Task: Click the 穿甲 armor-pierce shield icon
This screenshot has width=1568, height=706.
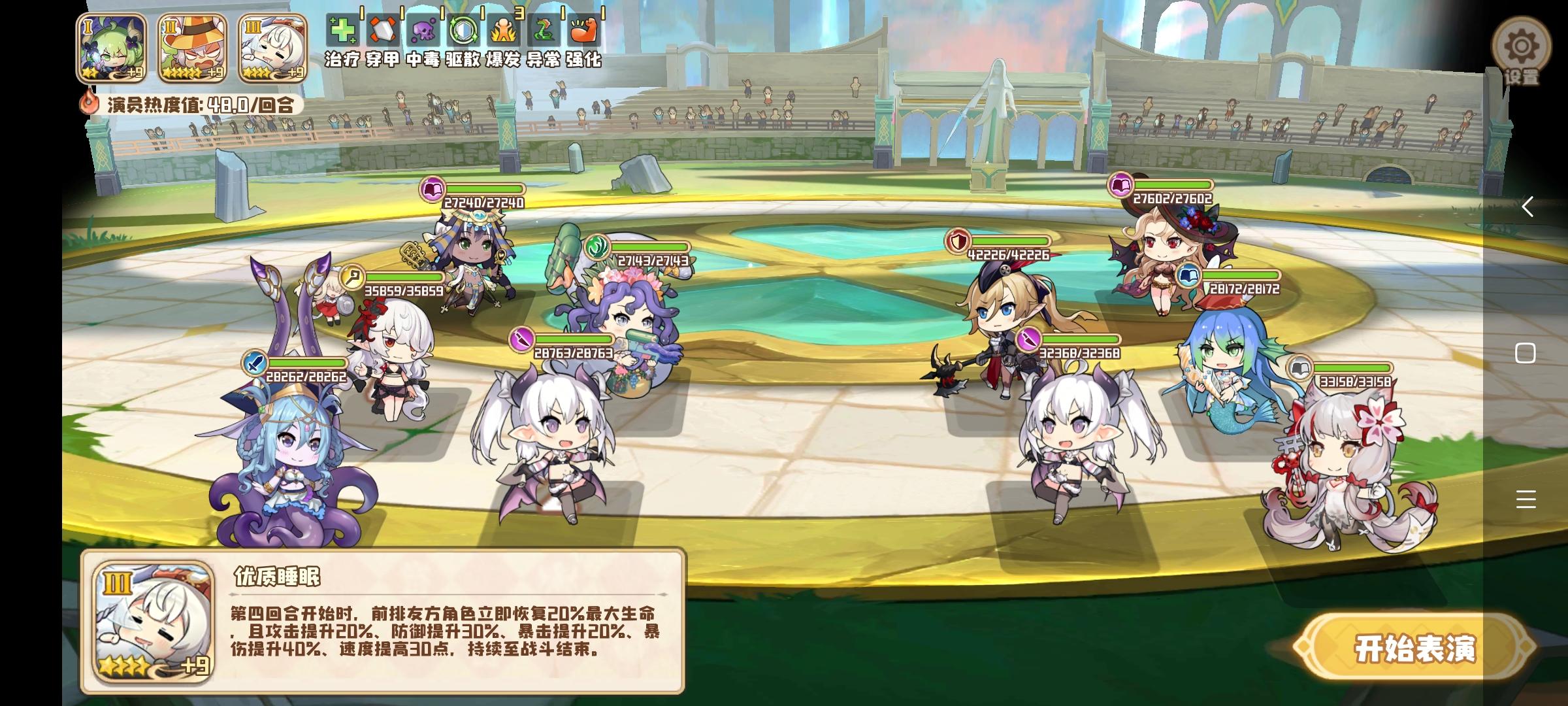Action: click(382, 29)
